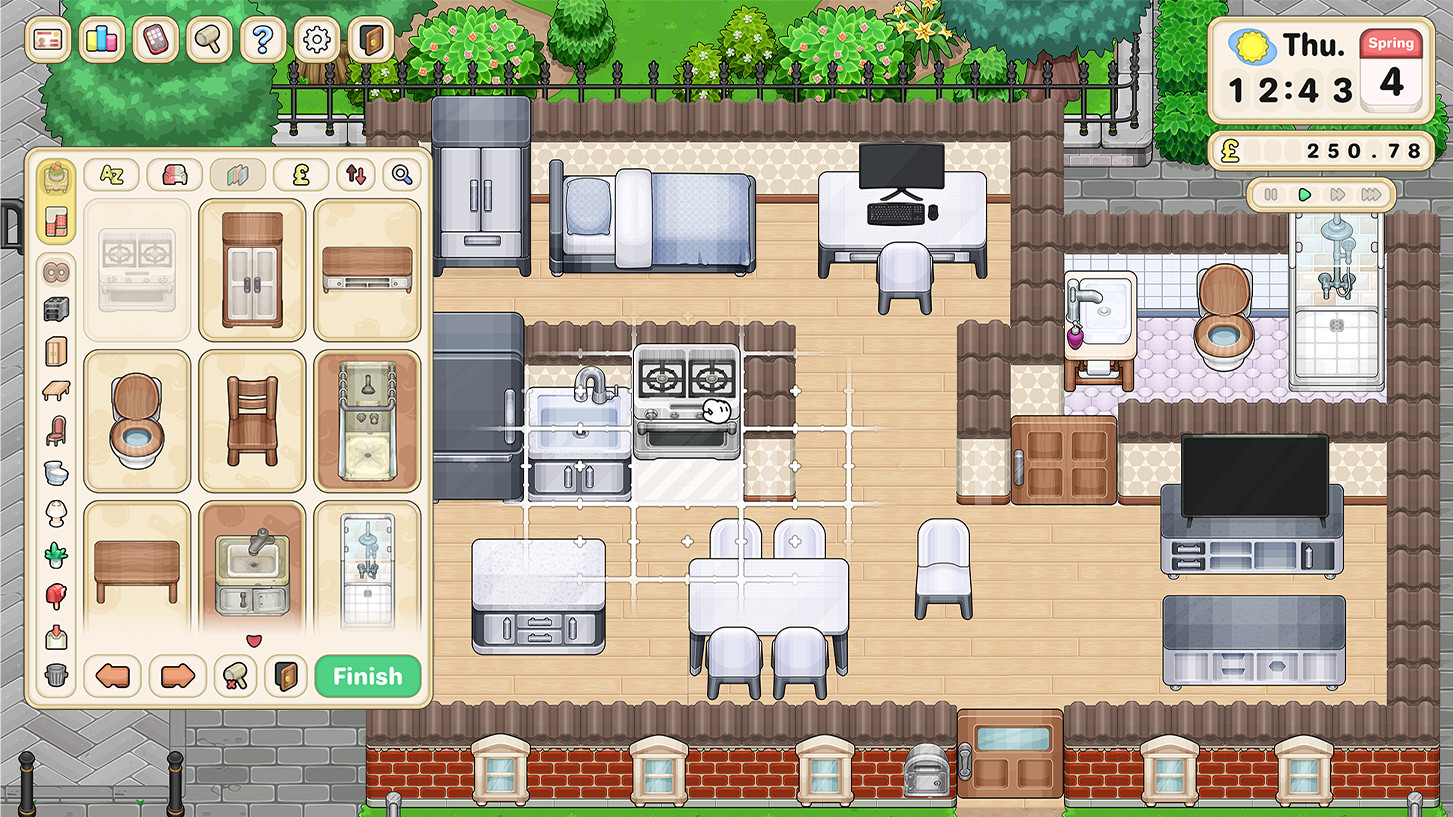1453x817 pixels.
Task: Open the help question mark
Action: pyautogui.click(x=263, y=40)
